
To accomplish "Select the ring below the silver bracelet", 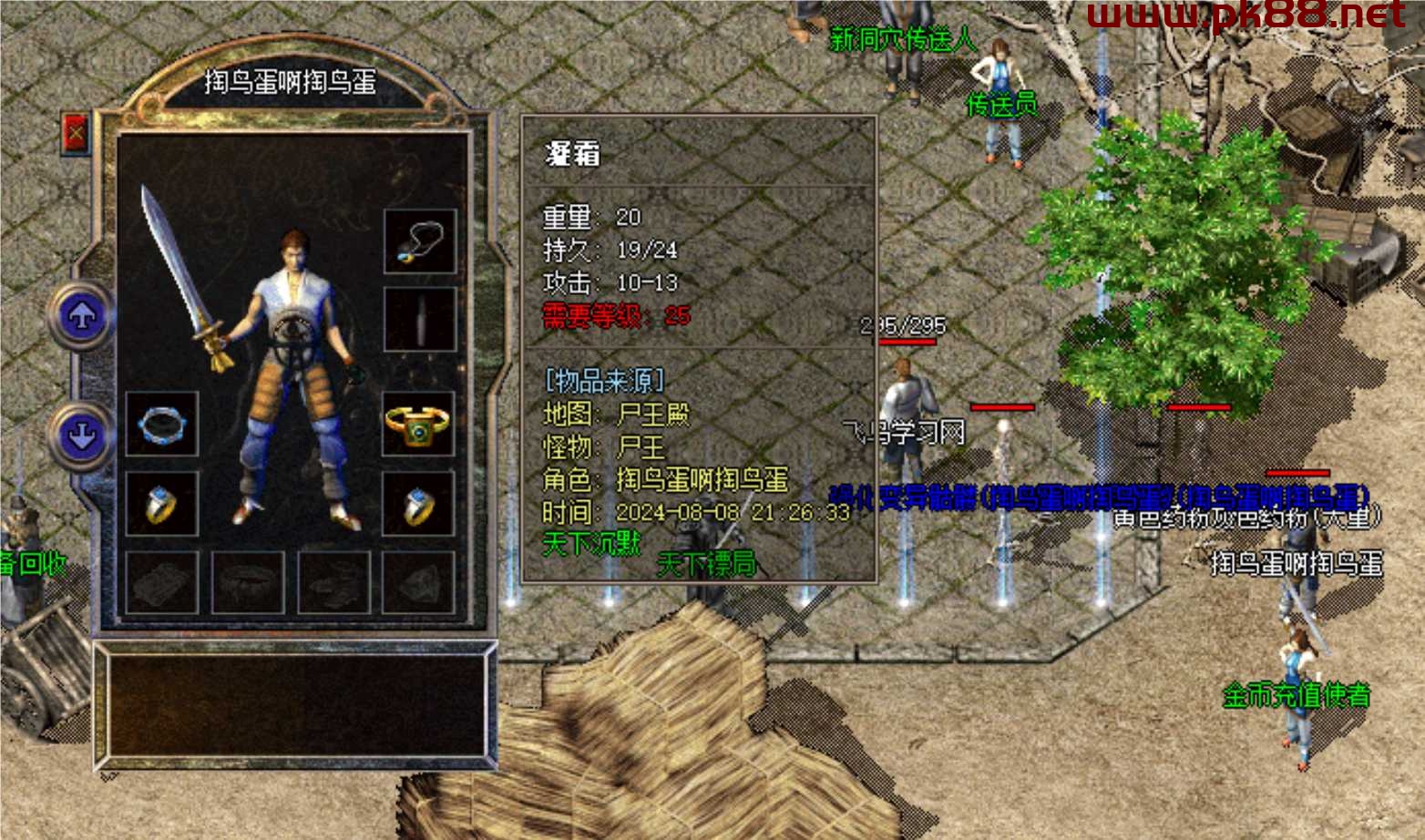I will coord(162,504).
